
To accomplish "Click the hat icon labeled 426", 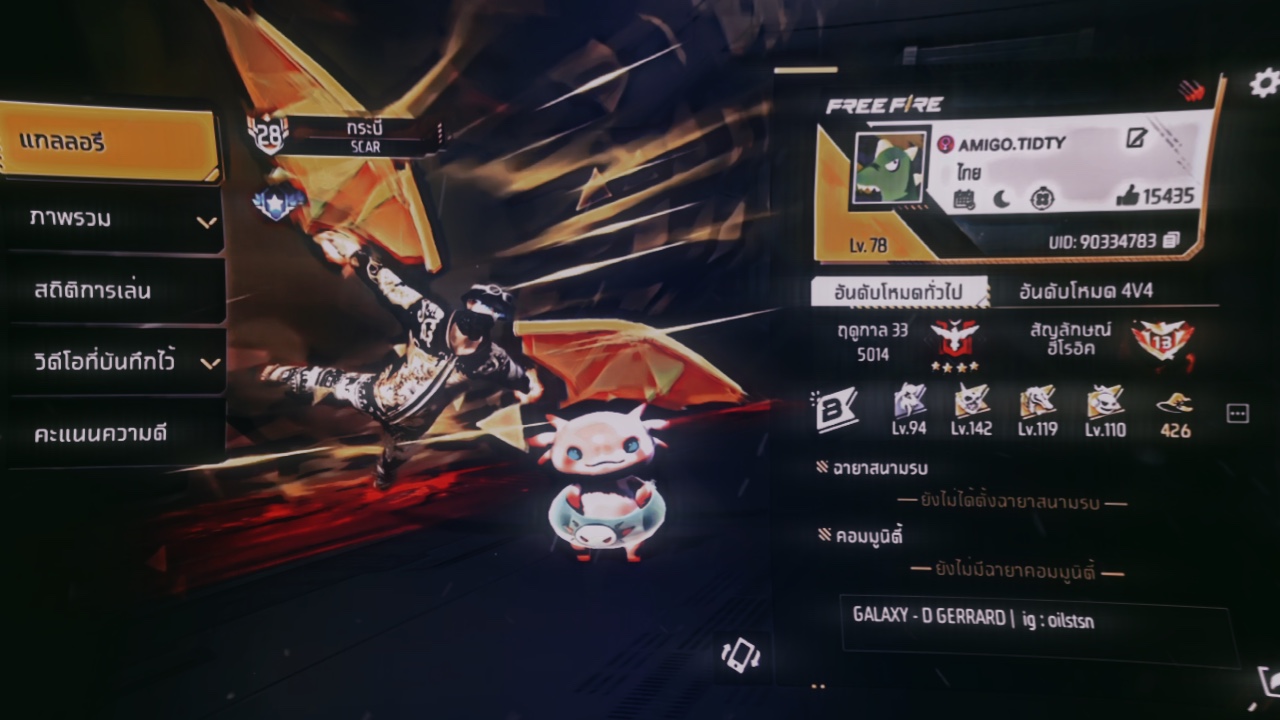I will click(x=1175, y=404).
